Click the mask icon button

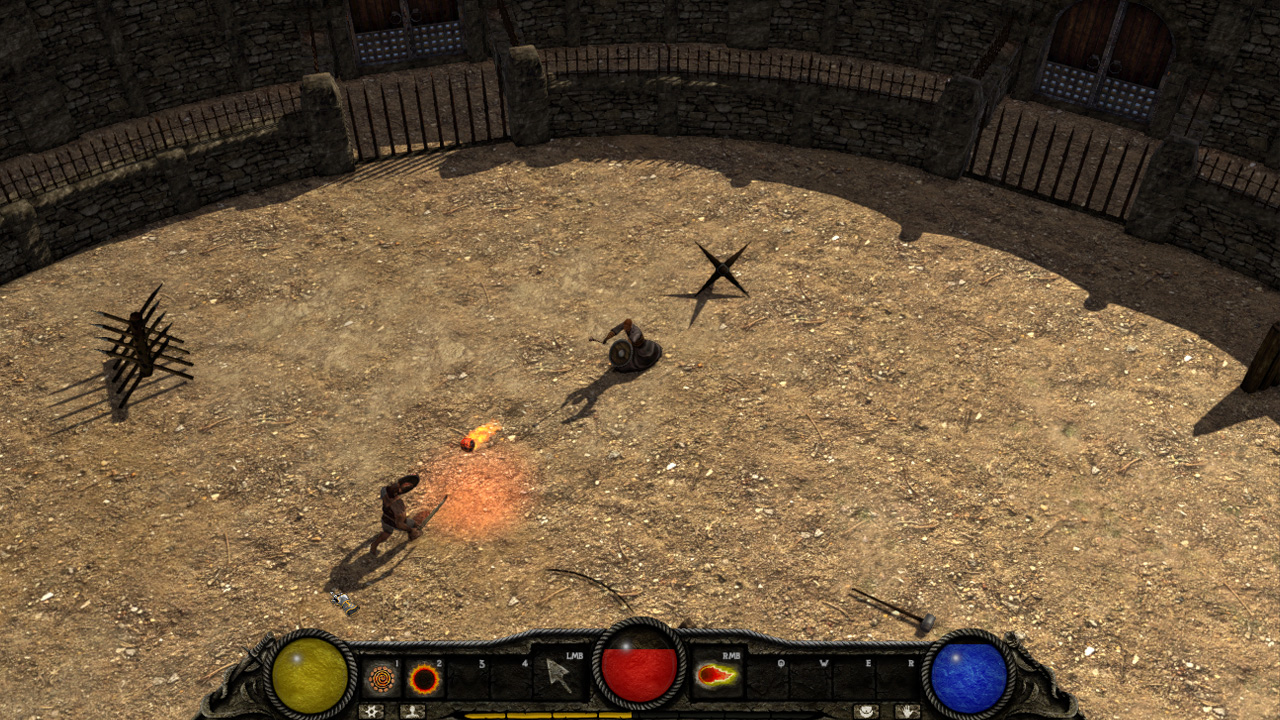[x=866, y=711]
